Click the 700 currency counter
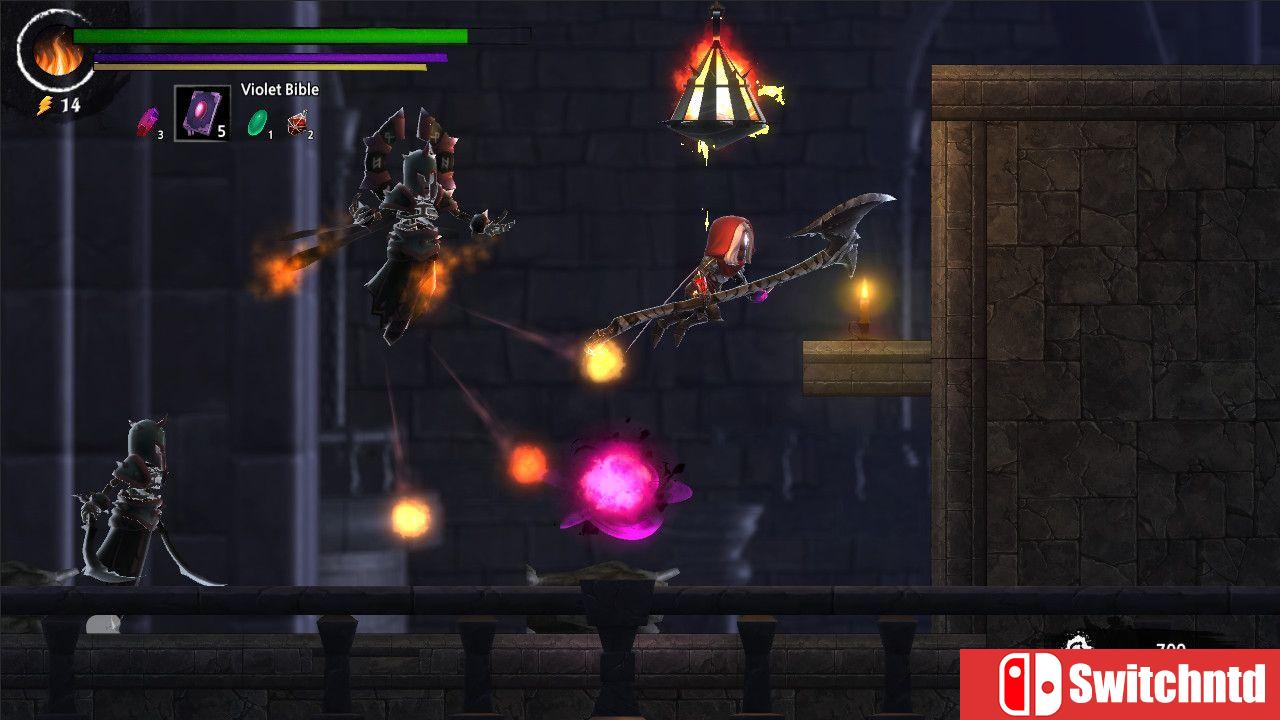 [x=1170, y=646]
